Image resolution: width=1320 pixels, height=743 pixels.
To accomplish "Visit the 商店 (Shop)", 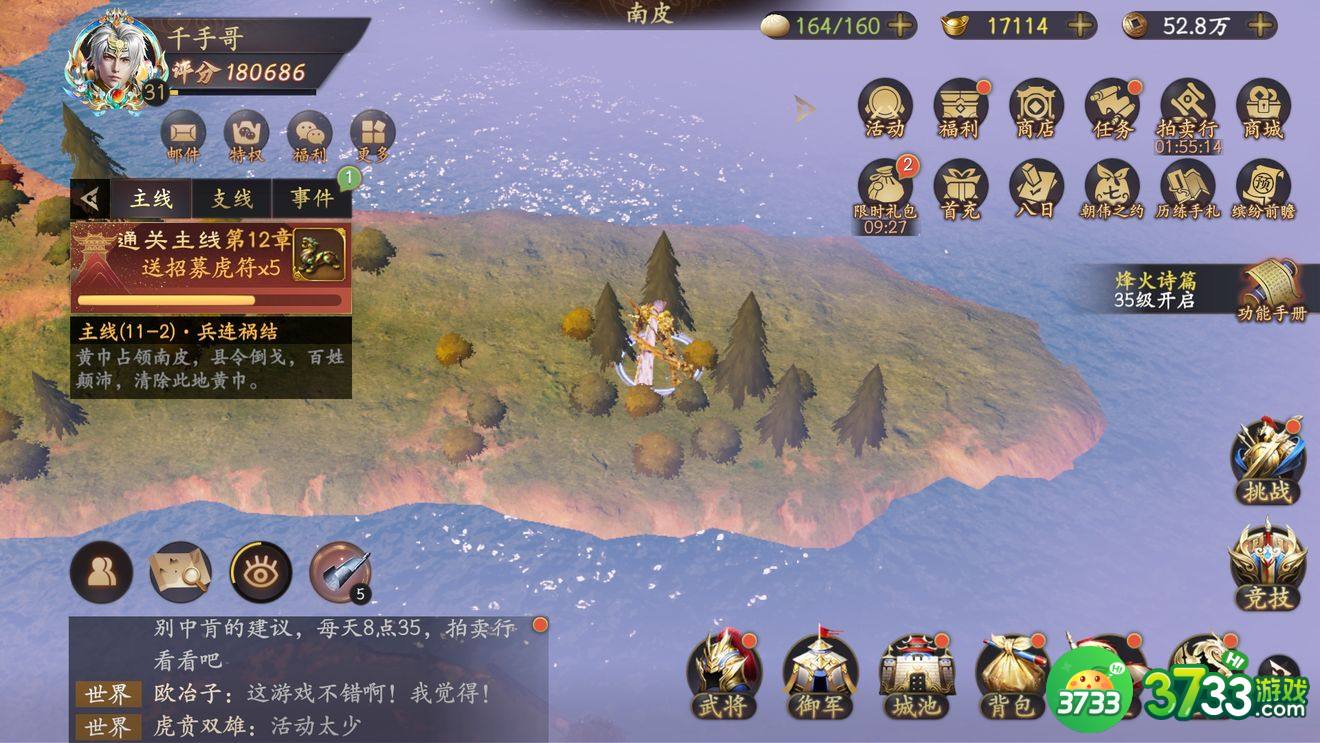I will coord(1035,108).
